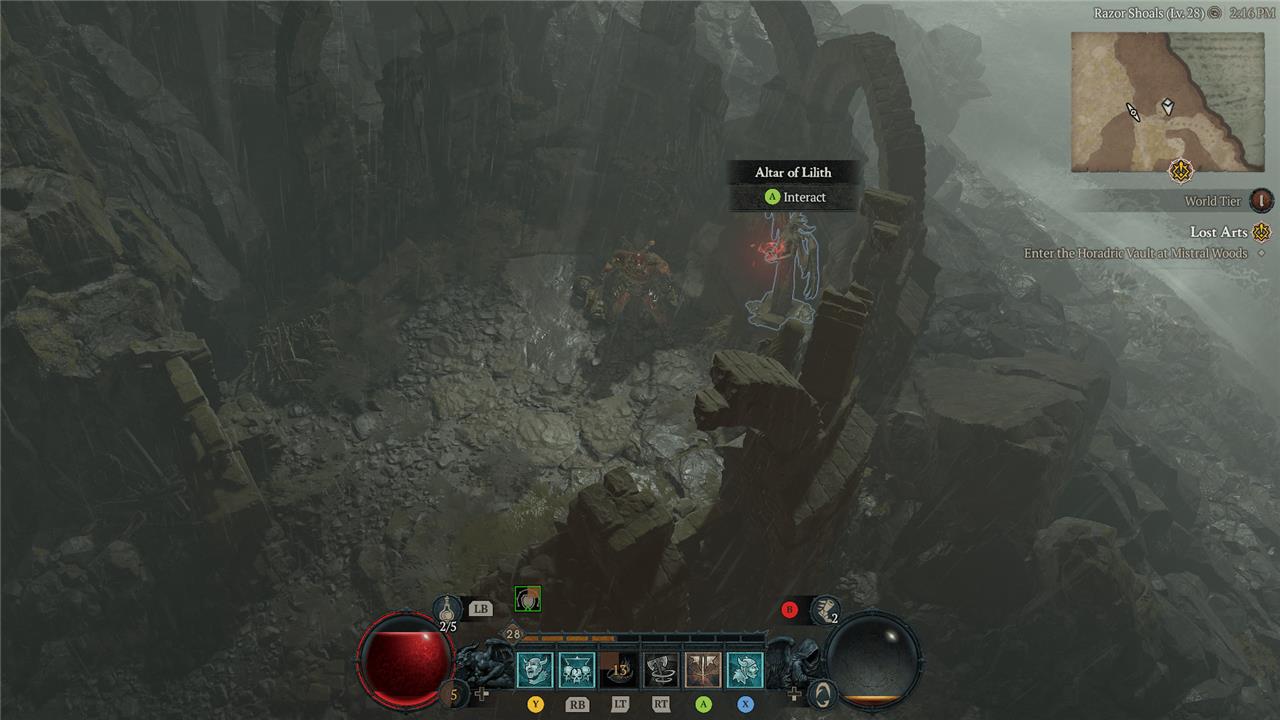Image resolution: width=1280 pixels, height=720 pixels.
Task: Open the minimap
Action: point(1160,101)
